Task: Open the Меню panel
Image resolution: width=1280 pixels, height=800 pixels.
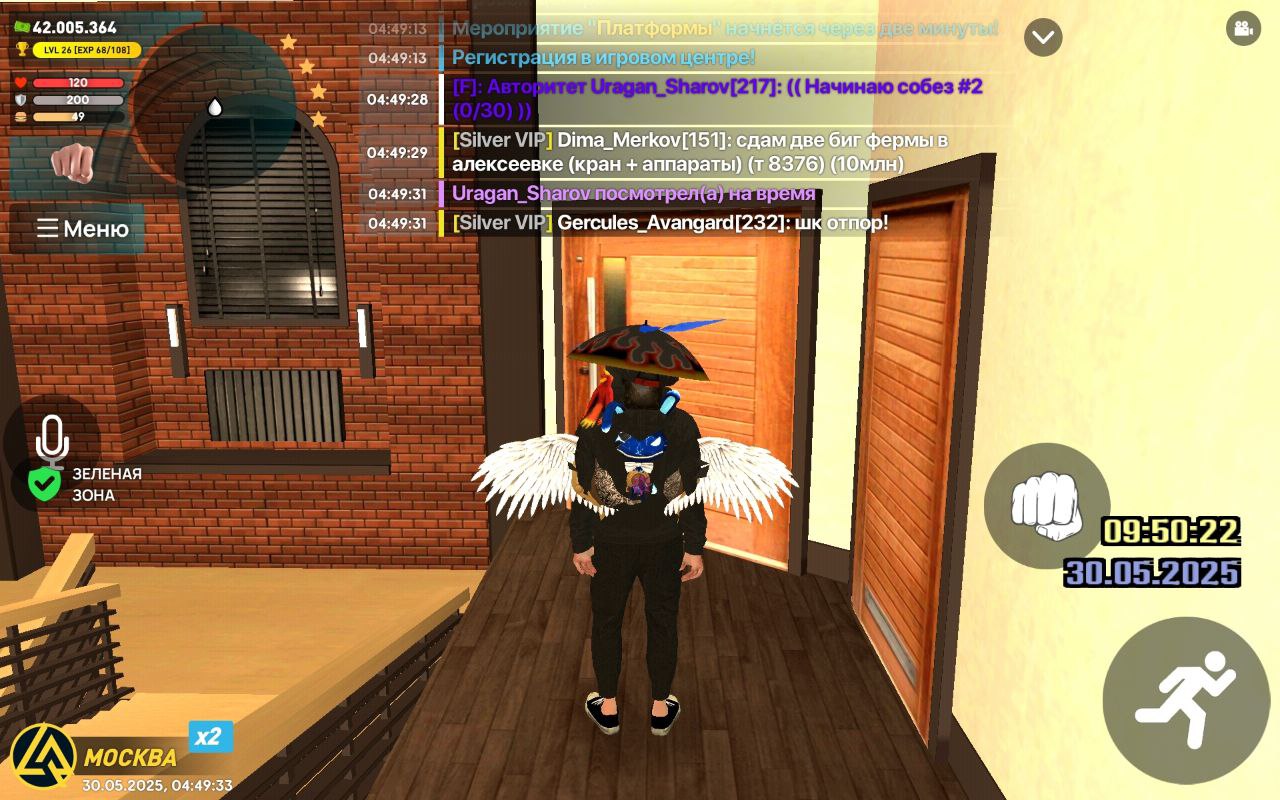Action: pyautogui.click(x=83, y=229)
